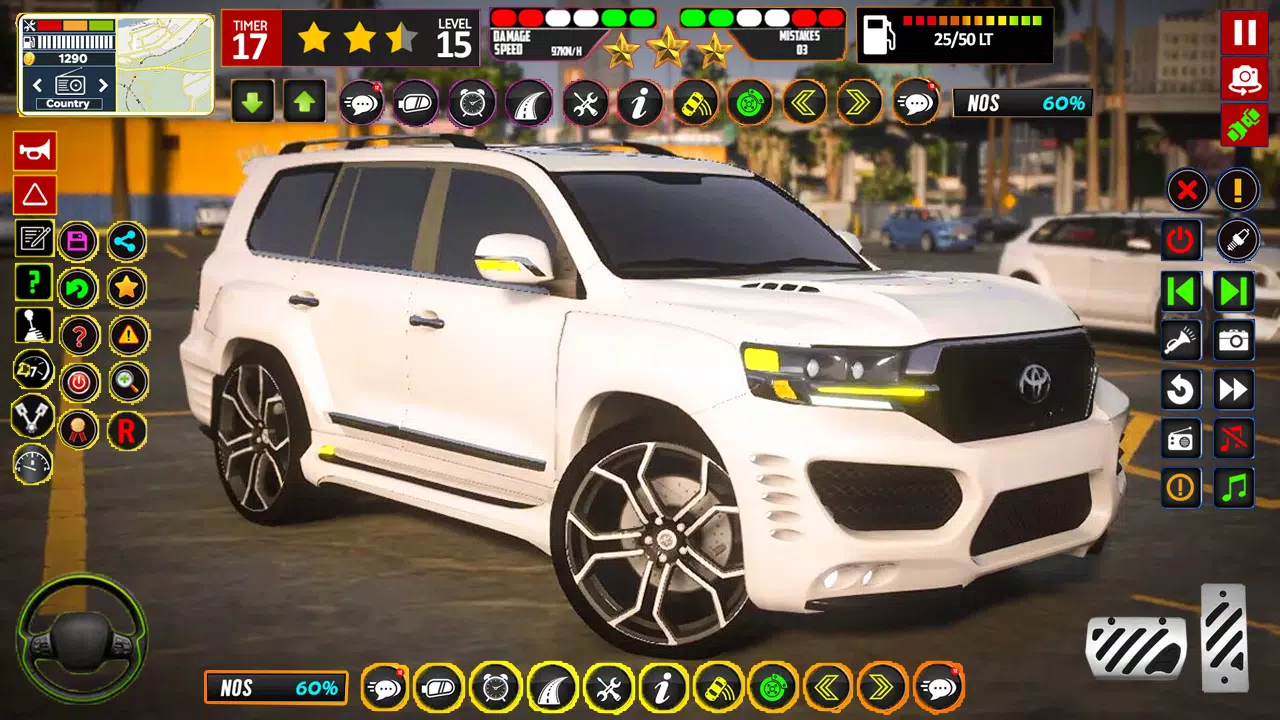
Task: Tap the info icon in the top toolbar
Action: click(639, 103)
